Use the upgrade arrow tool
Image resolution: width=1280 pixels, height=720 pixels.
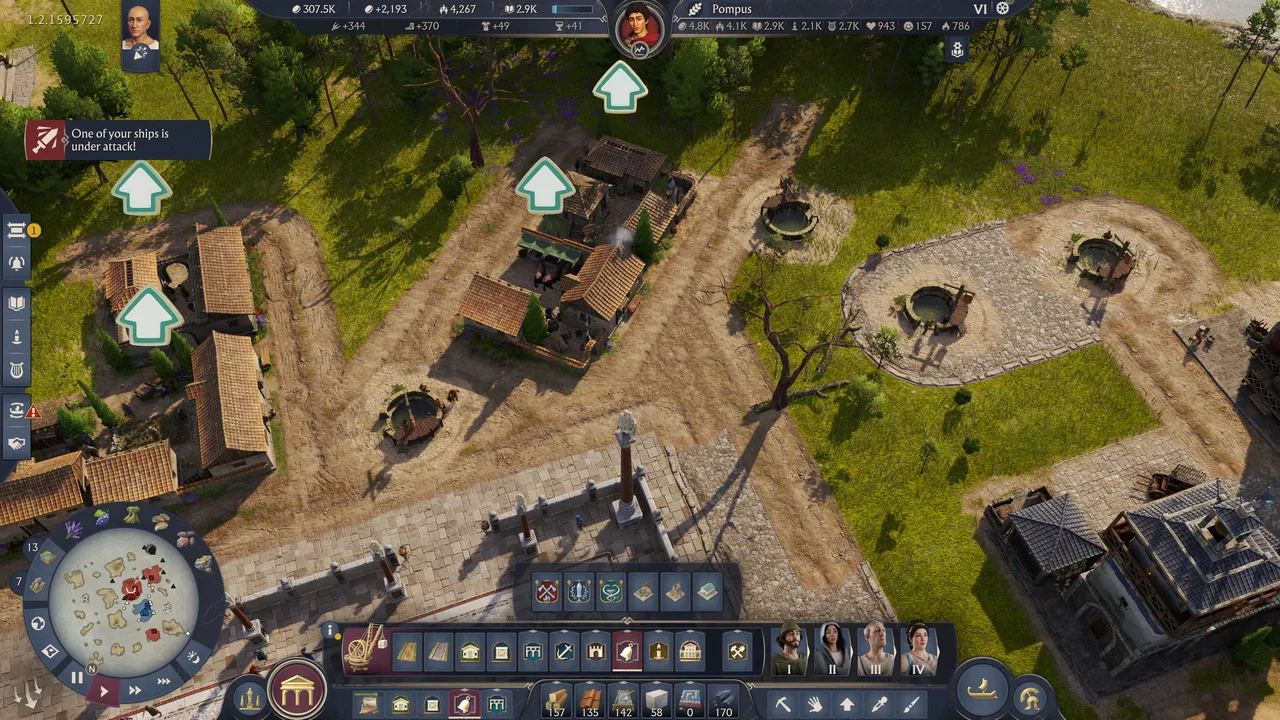tap(847, 704)
